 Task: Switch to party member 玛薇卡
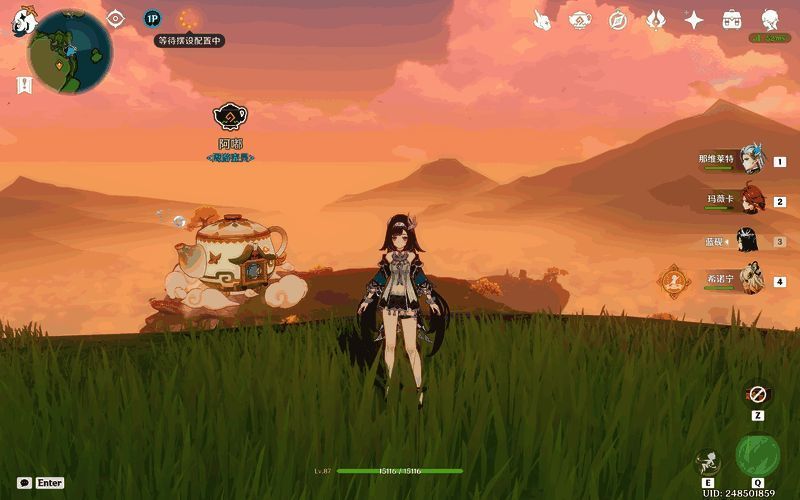[750, 201]
